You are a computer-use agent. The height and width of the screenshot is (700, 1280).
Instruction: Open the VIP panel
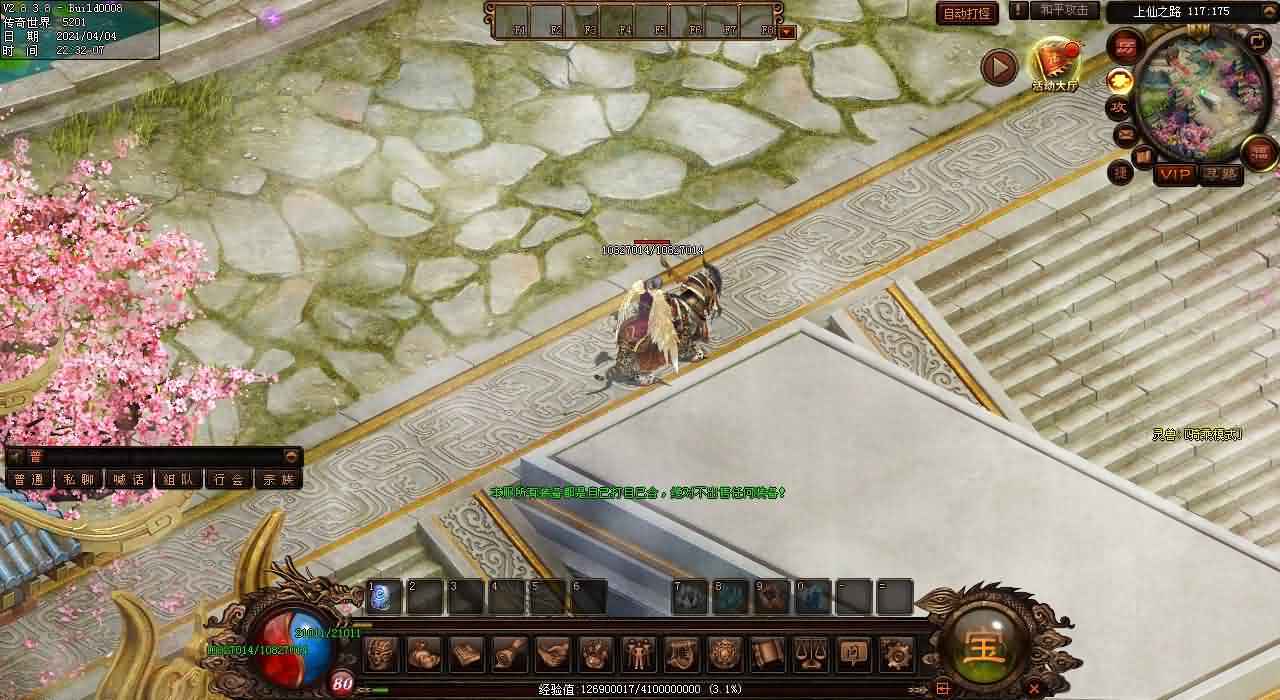(x=1175, y=175)
